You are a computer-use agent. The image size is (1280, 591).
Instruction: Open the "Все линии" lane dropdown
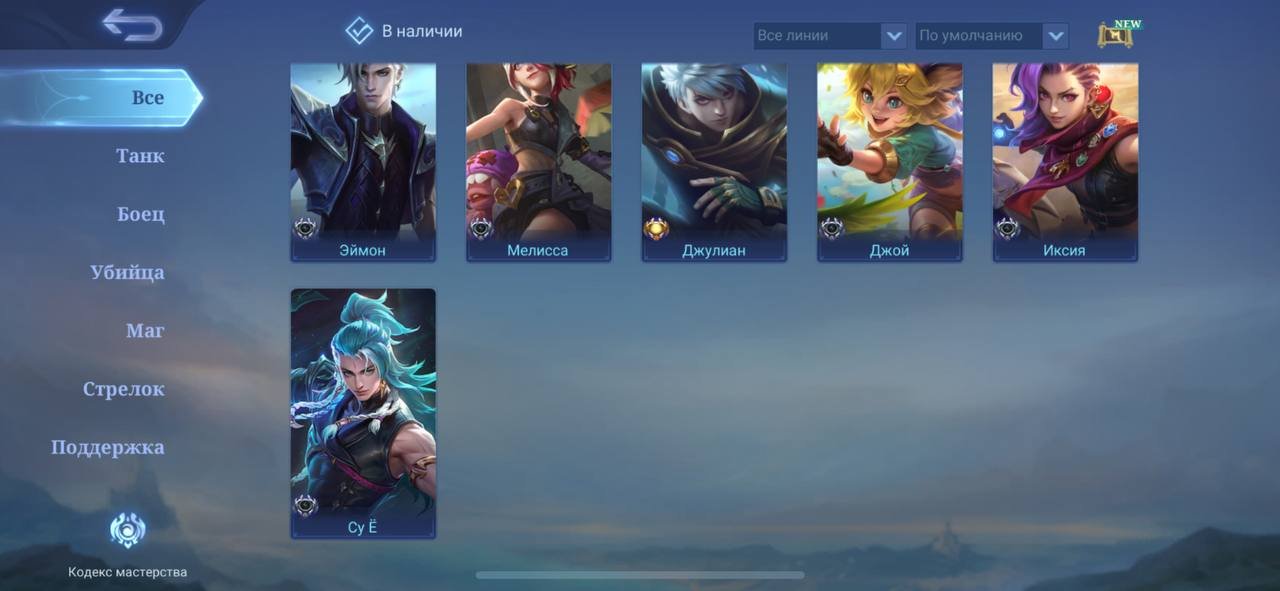(830, 36)
